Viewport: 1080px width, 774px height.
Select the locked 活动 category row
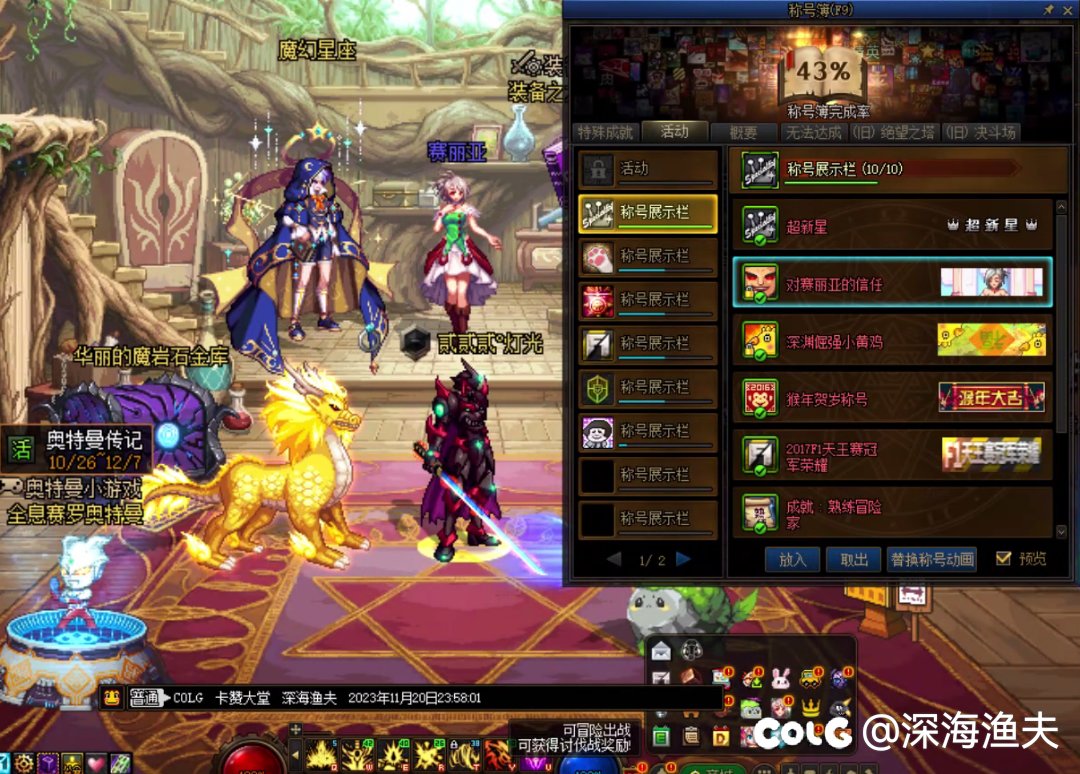coord(648,170)
